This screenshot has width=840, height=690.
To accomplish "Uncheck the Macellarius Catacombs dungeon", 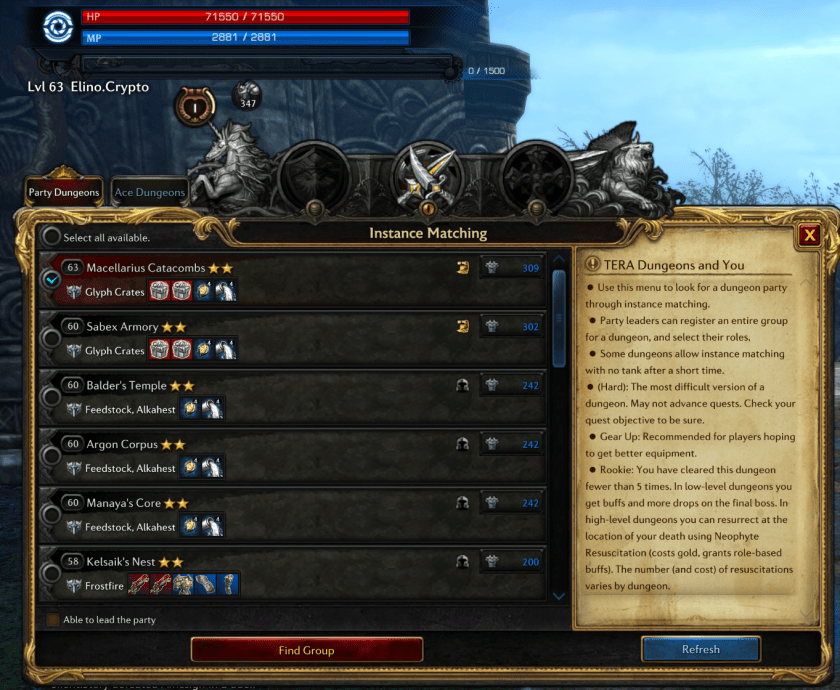I will (x=50, y=280).
